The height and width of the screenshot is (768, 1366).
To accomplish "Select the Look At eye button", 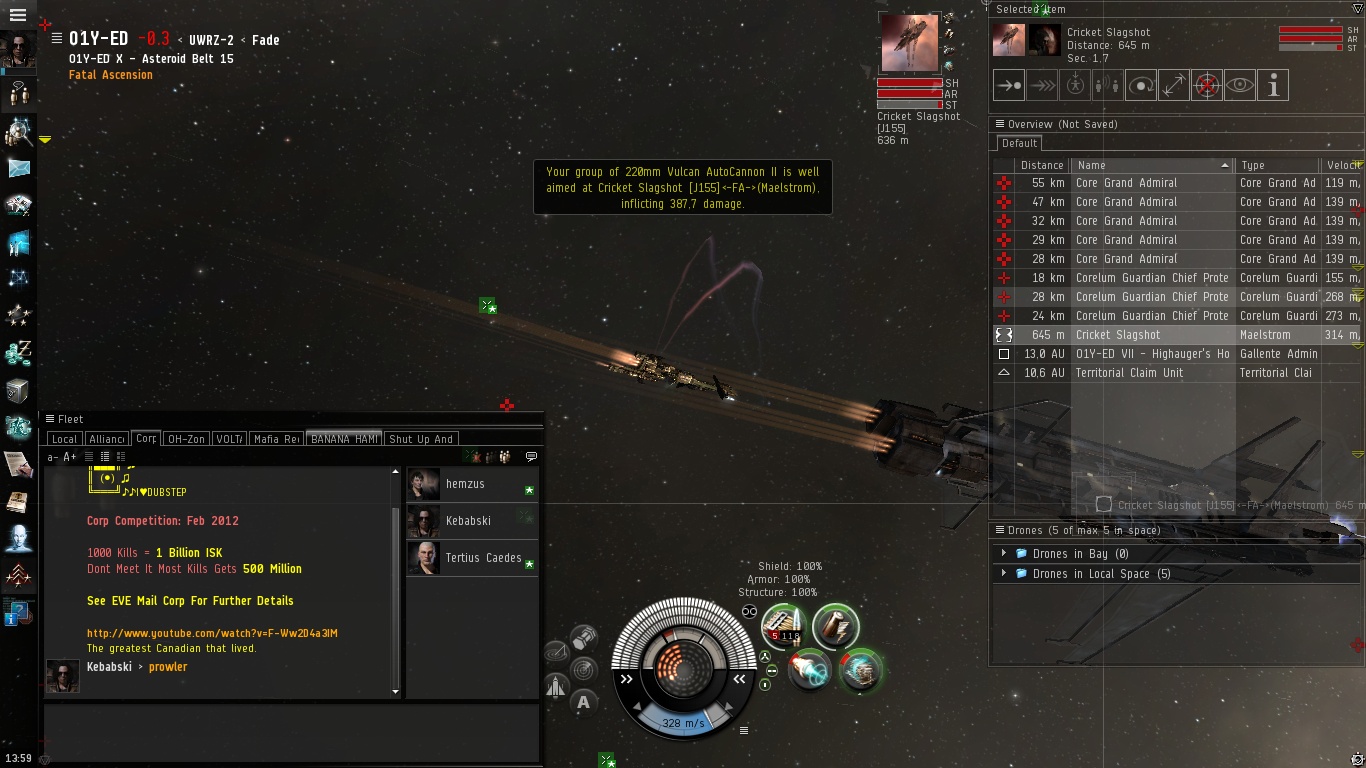I will click(x=1240, y=86).
